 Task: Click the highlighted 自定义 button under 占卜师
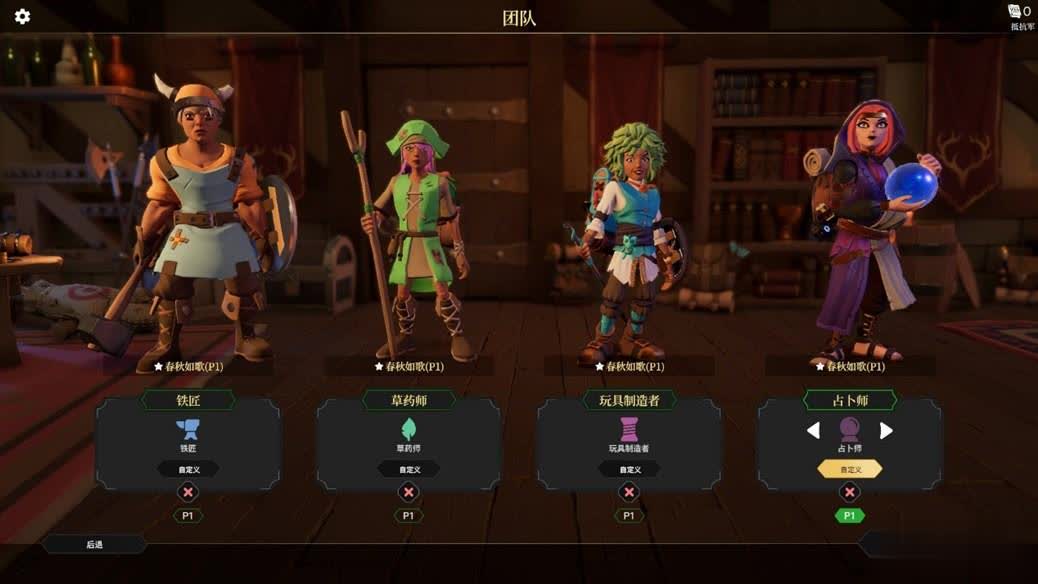point(850,469)
